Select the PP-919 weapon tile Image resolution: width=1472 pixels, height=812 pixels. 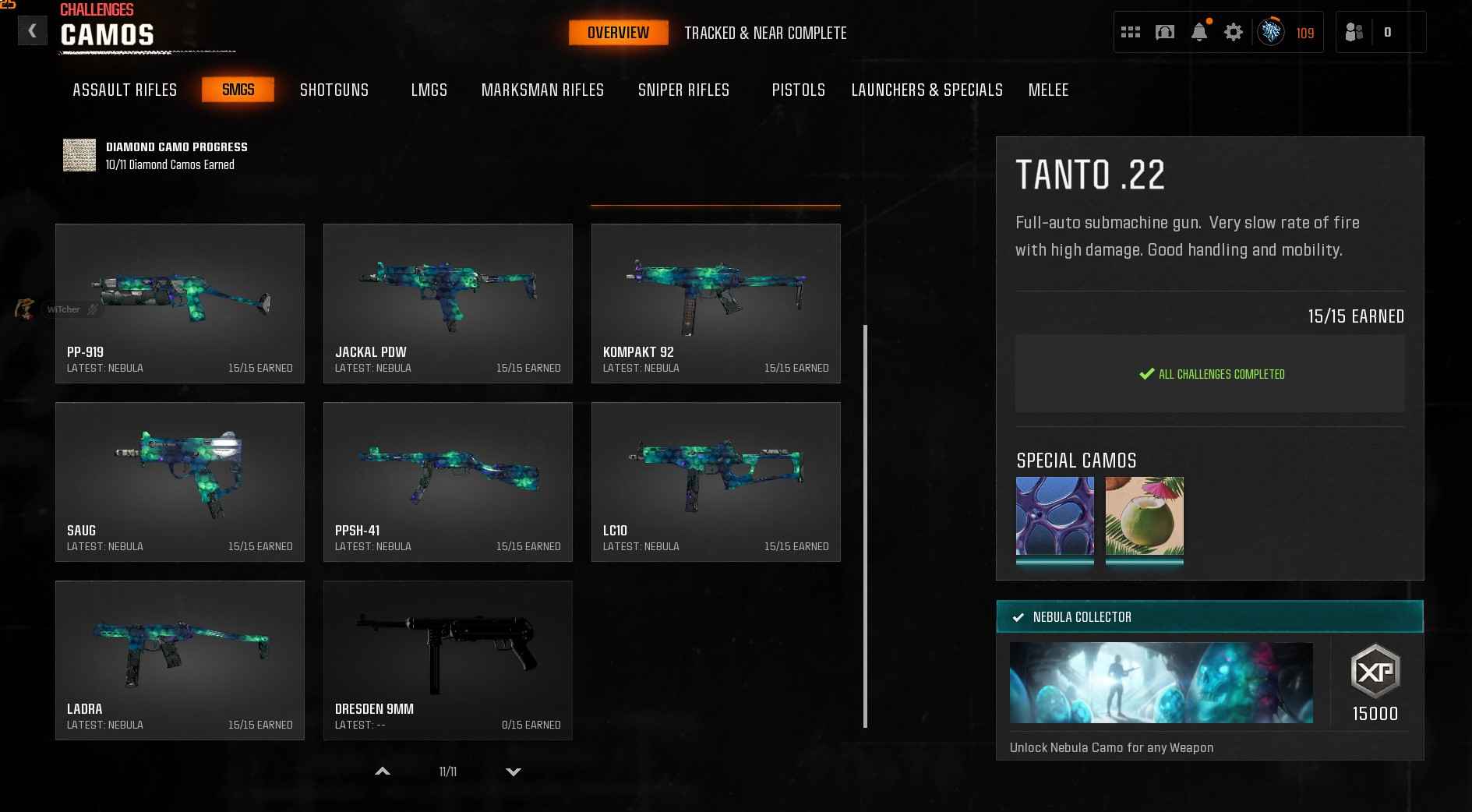click(180, 303)
